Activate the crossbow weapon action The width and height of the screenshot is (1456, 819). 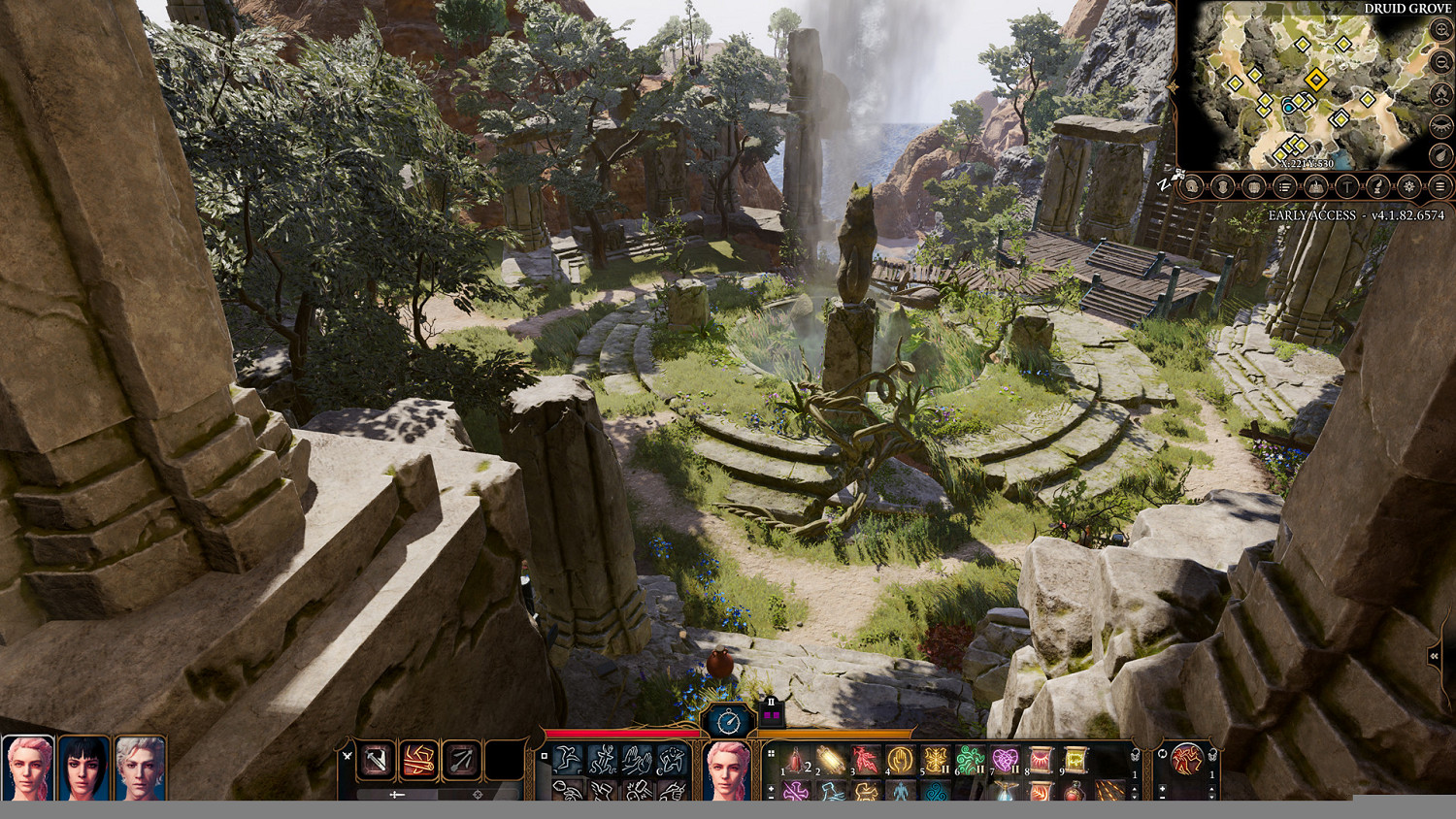click(461, 760)
